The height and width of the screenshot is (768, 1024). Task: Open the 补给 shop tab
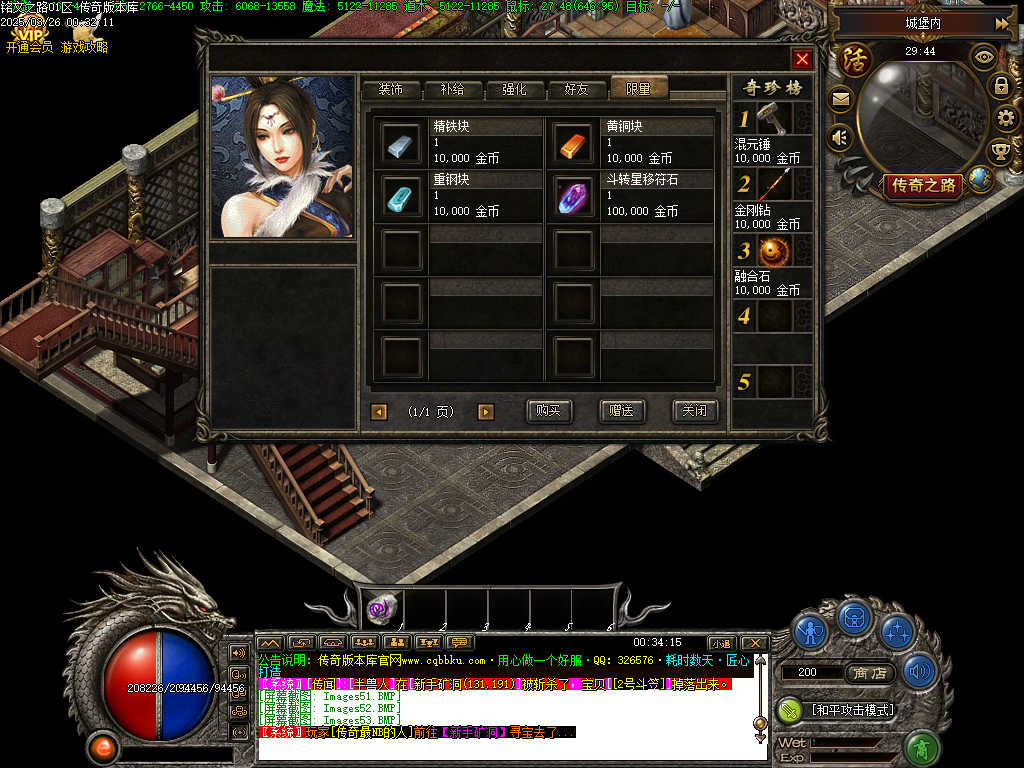point(452,89)
